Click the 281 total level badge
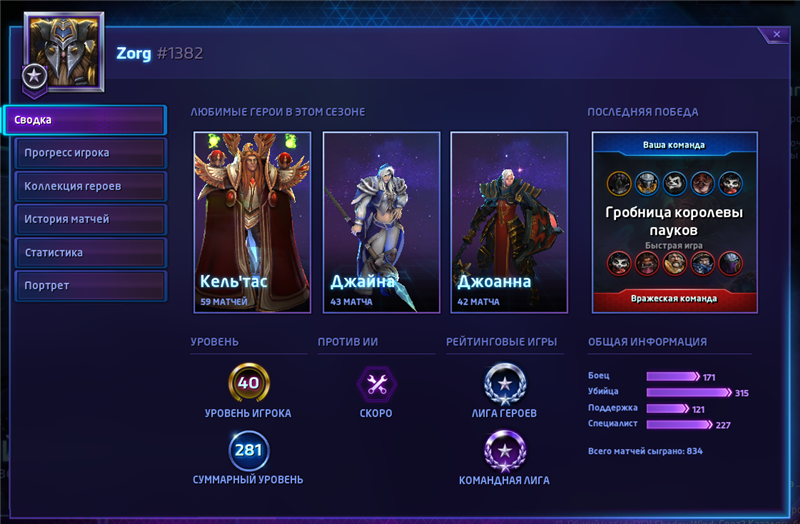 coord(248,450)
